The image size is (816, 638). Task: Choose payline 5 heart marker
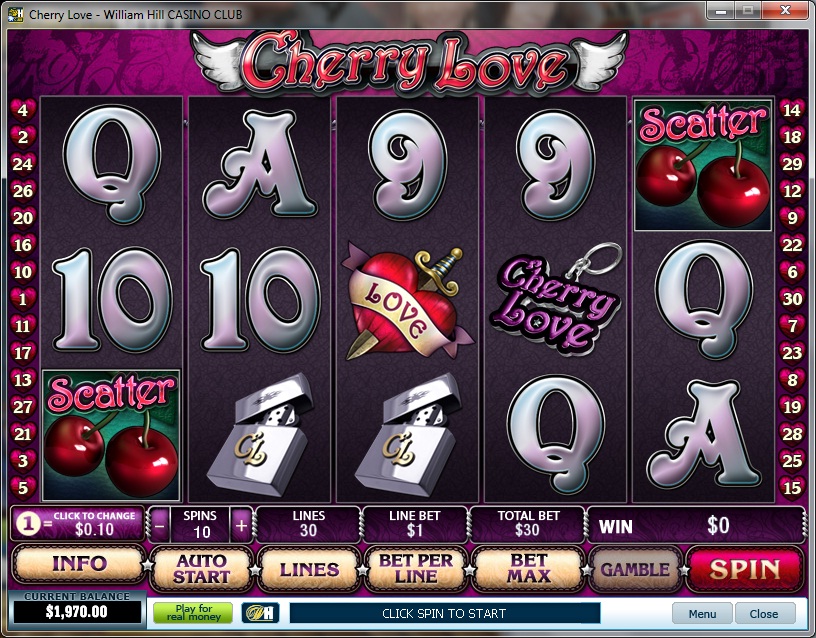click(23, 488)
